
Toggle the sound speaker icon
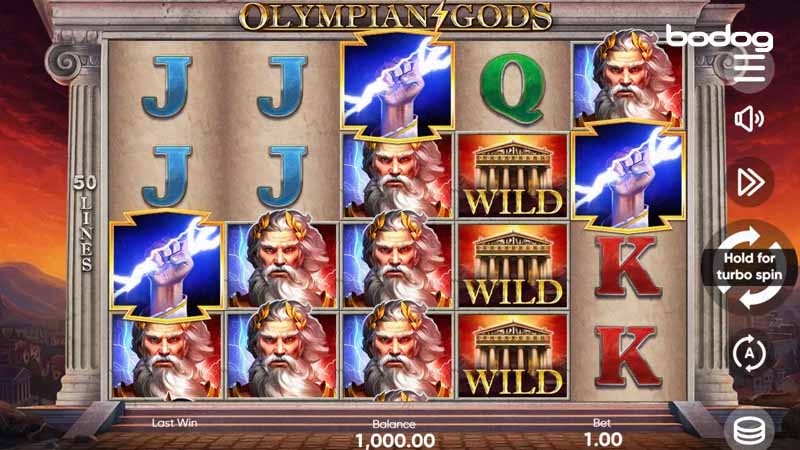(x=749, y=120)
